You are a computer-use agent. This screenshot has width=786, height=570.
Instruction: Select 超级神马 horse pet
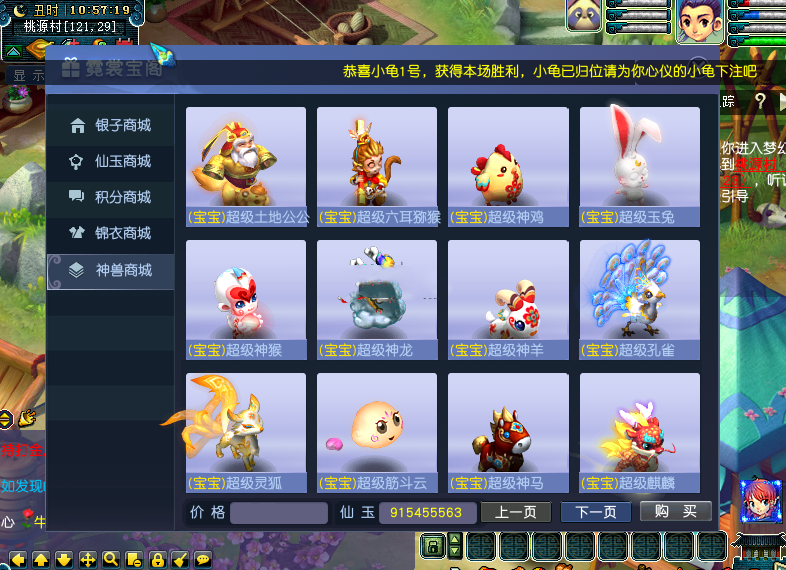[508, 431]
